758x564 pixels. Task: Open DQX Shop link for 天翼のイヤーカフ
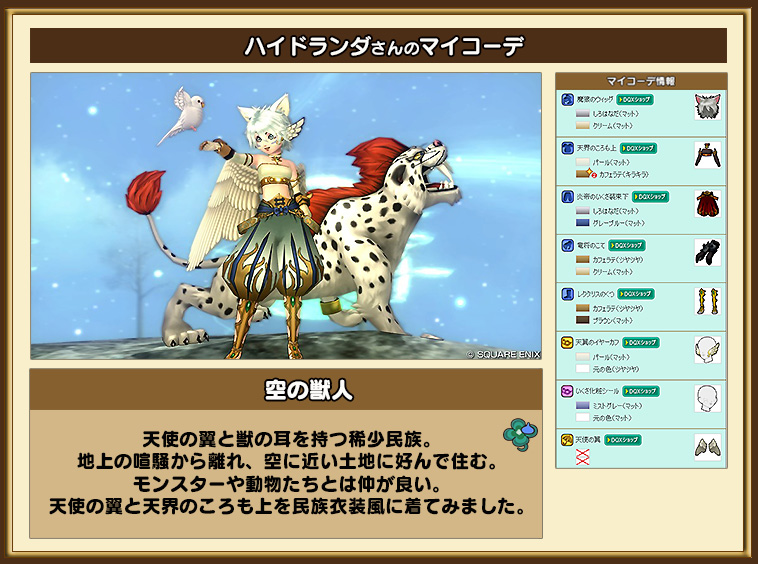(641, 342)
